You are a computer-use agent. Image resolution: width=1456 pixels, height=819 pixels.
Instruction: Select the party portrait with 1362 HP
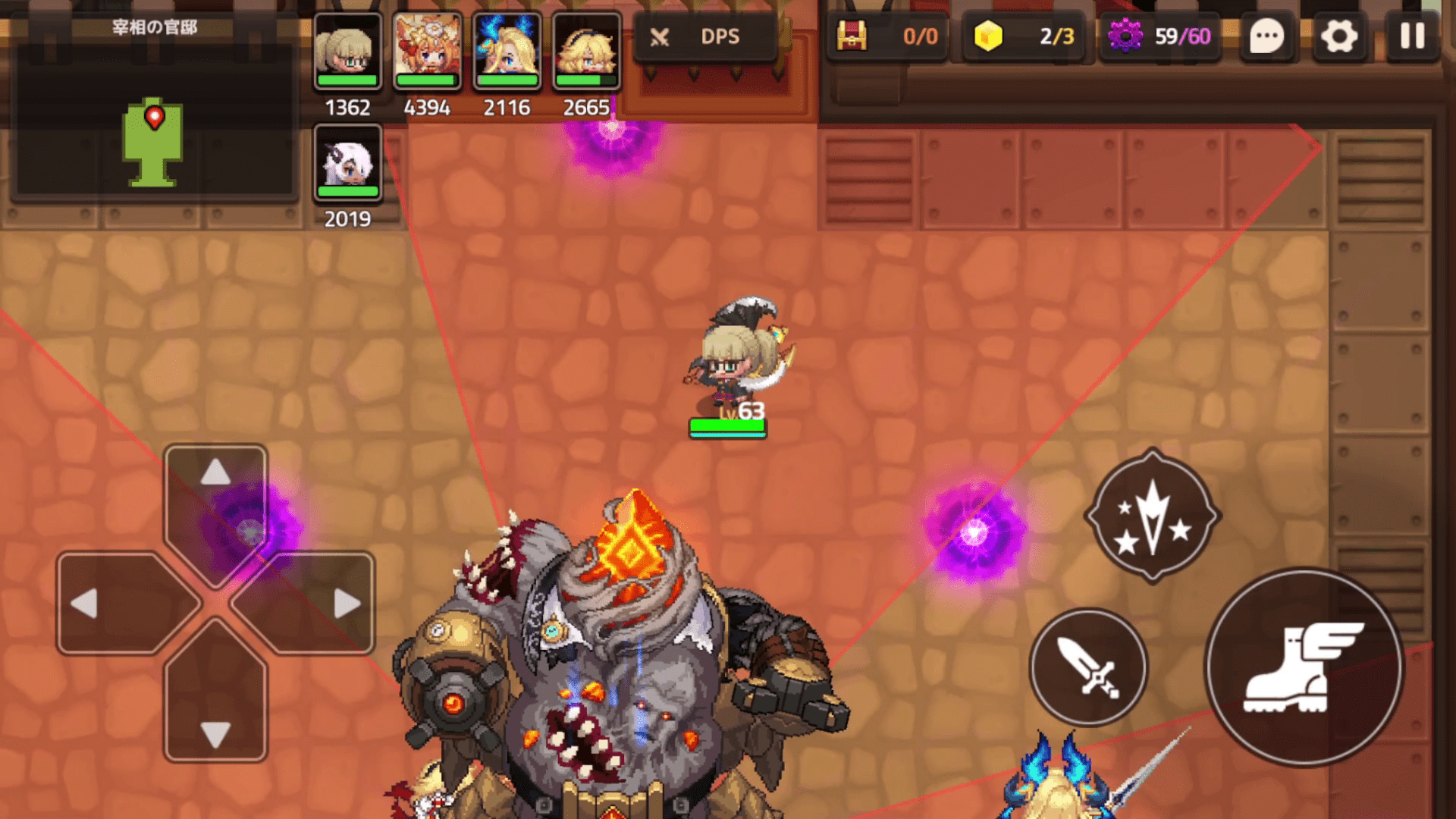347,52
